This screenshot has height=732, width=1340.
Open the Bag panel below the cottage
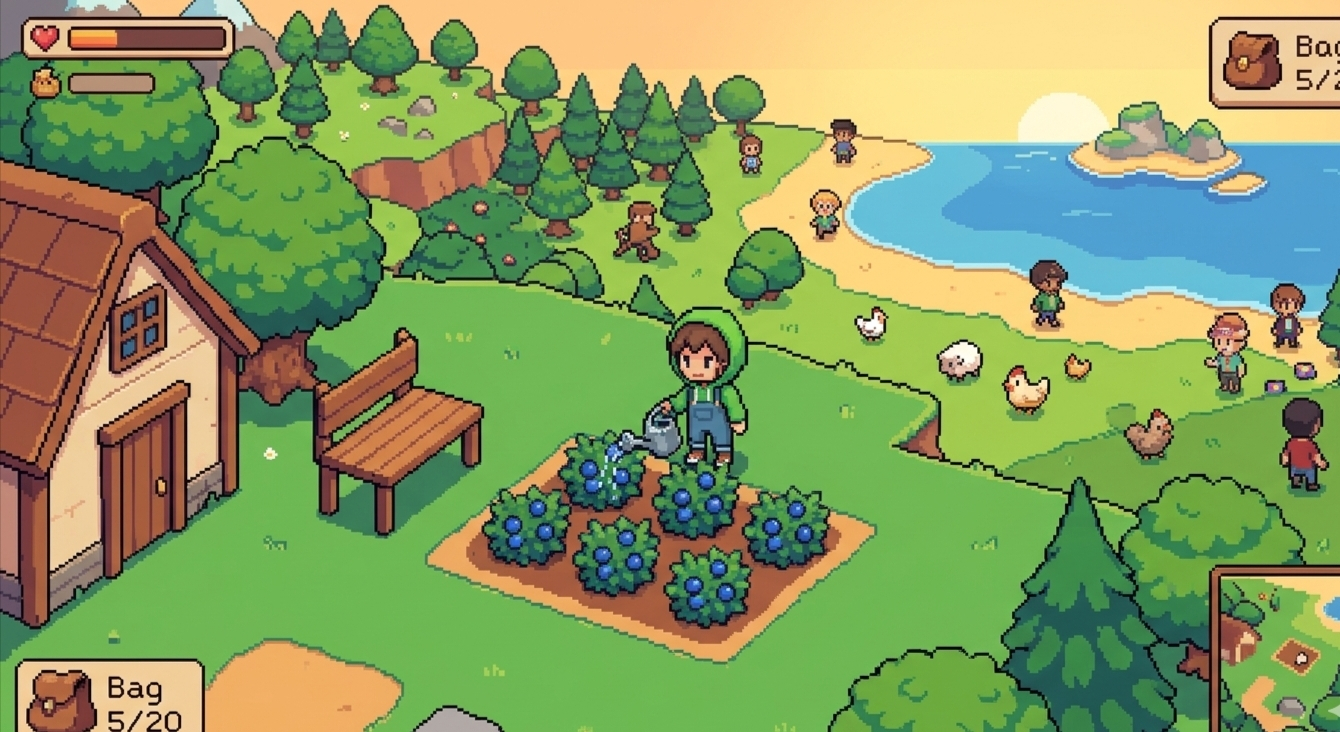(110, 698)
